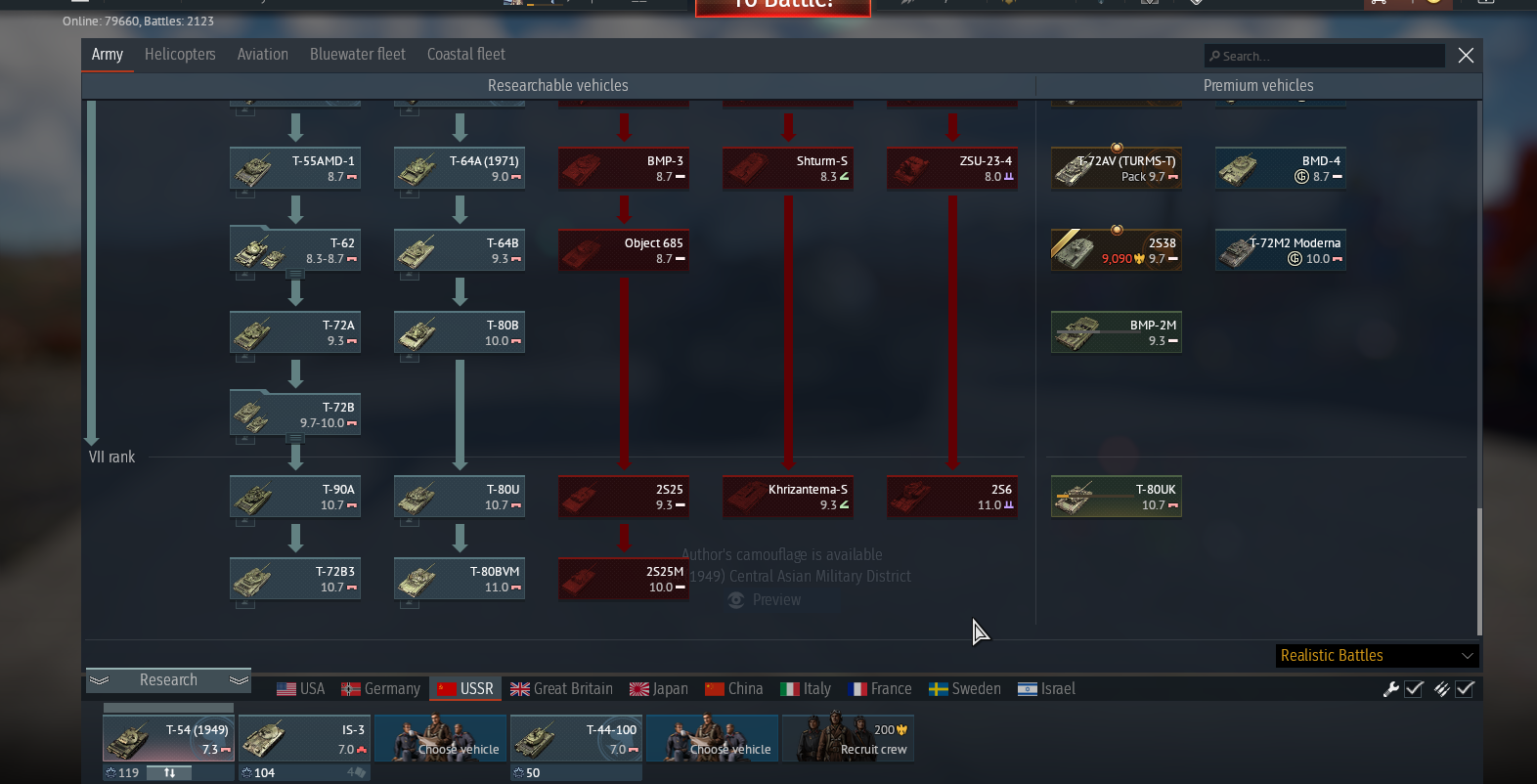Select the Israel nation flag
This screenshot has height=784, width=1537.
[1028, 688]
